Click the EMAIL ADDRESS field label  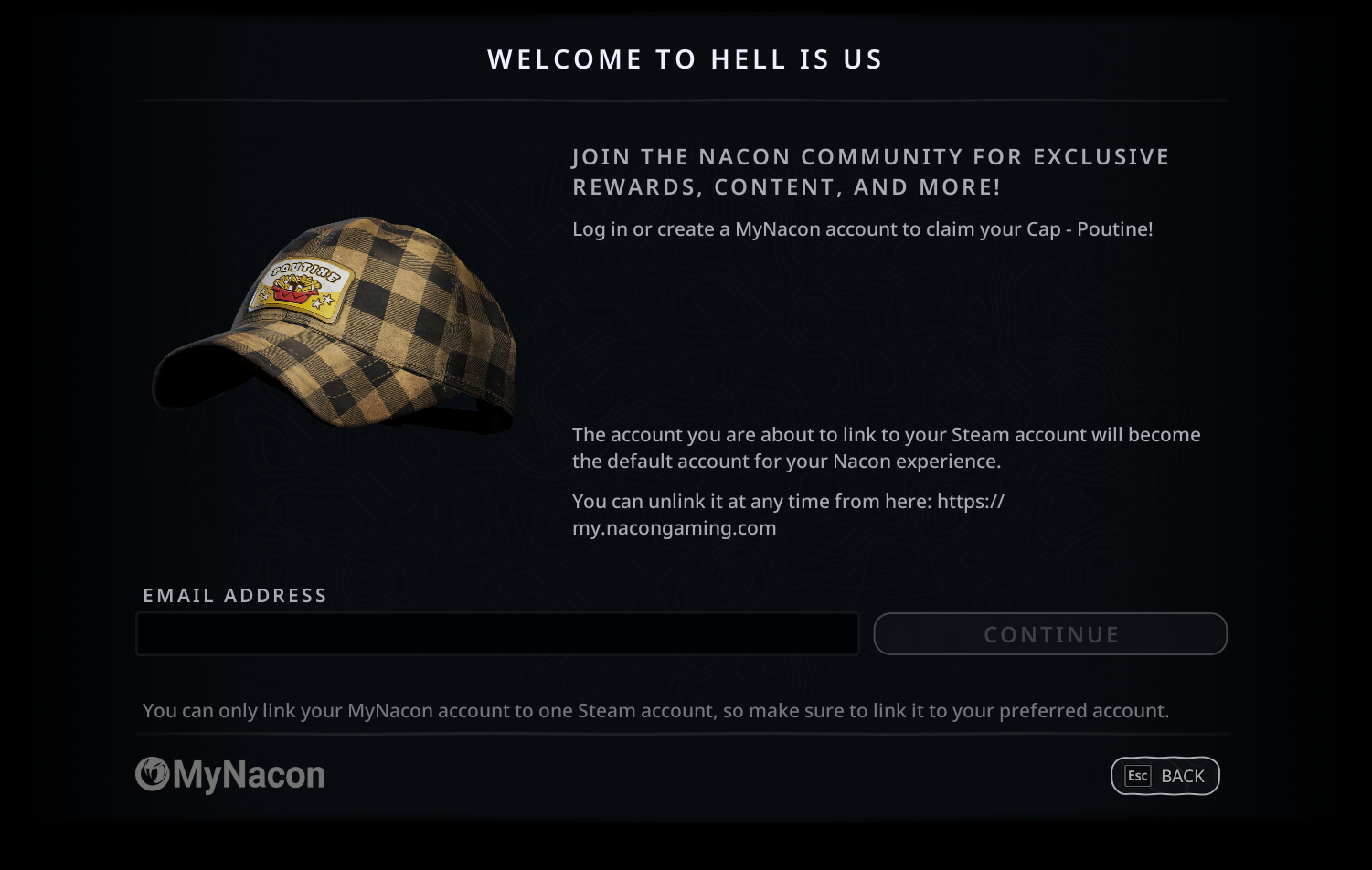(234, 595)
